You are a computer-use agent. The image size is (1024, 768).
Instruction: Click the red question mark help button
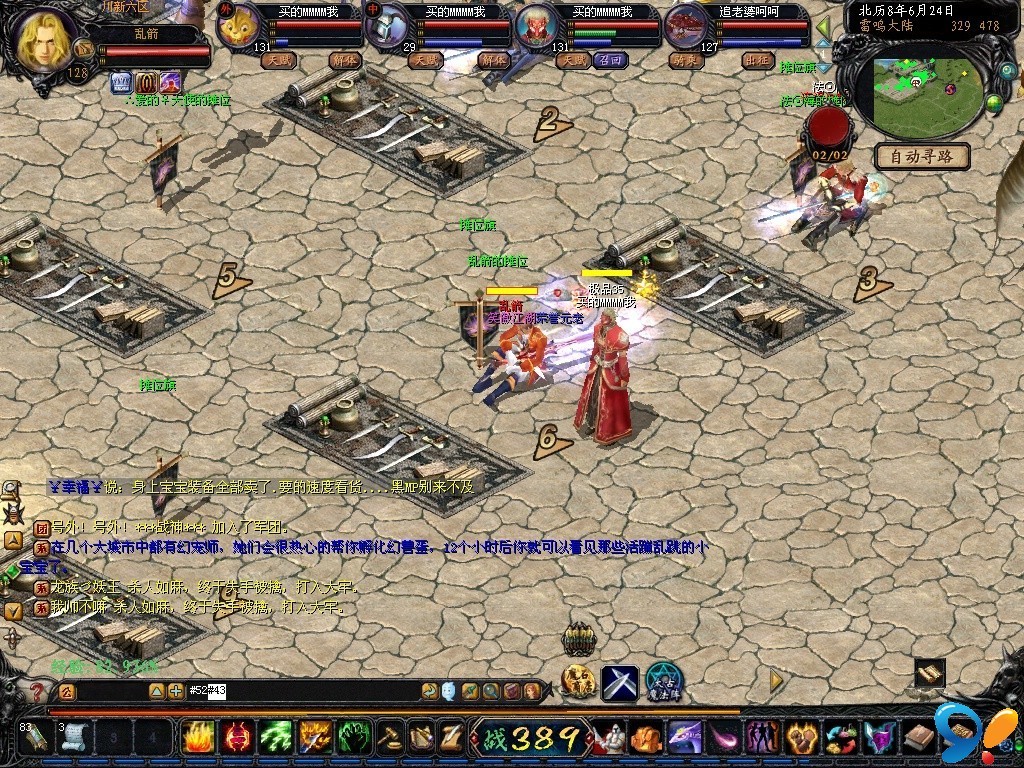pos(37,691)
